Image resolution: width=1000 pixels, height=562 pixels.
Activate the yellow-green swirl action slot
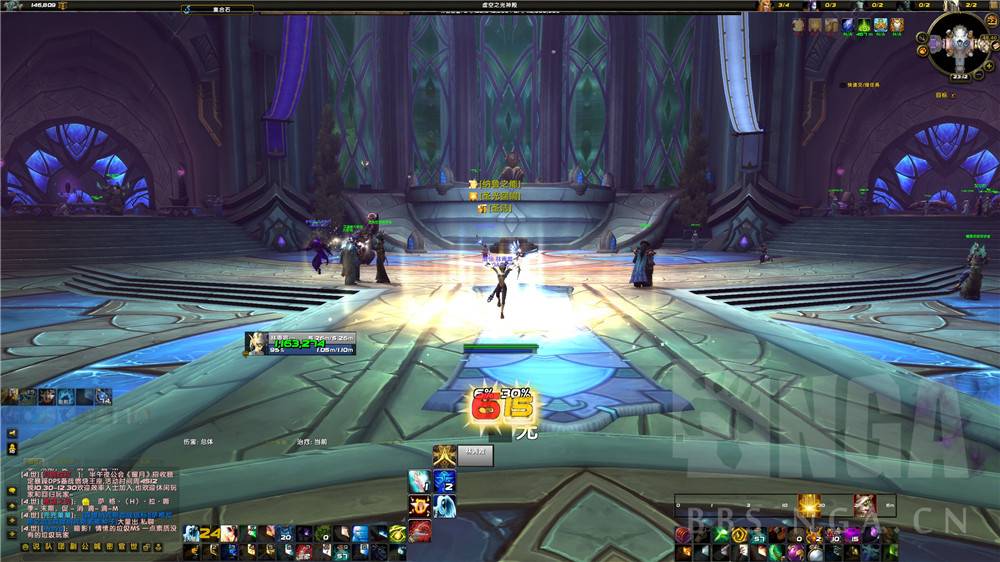[x=397, y=534]
